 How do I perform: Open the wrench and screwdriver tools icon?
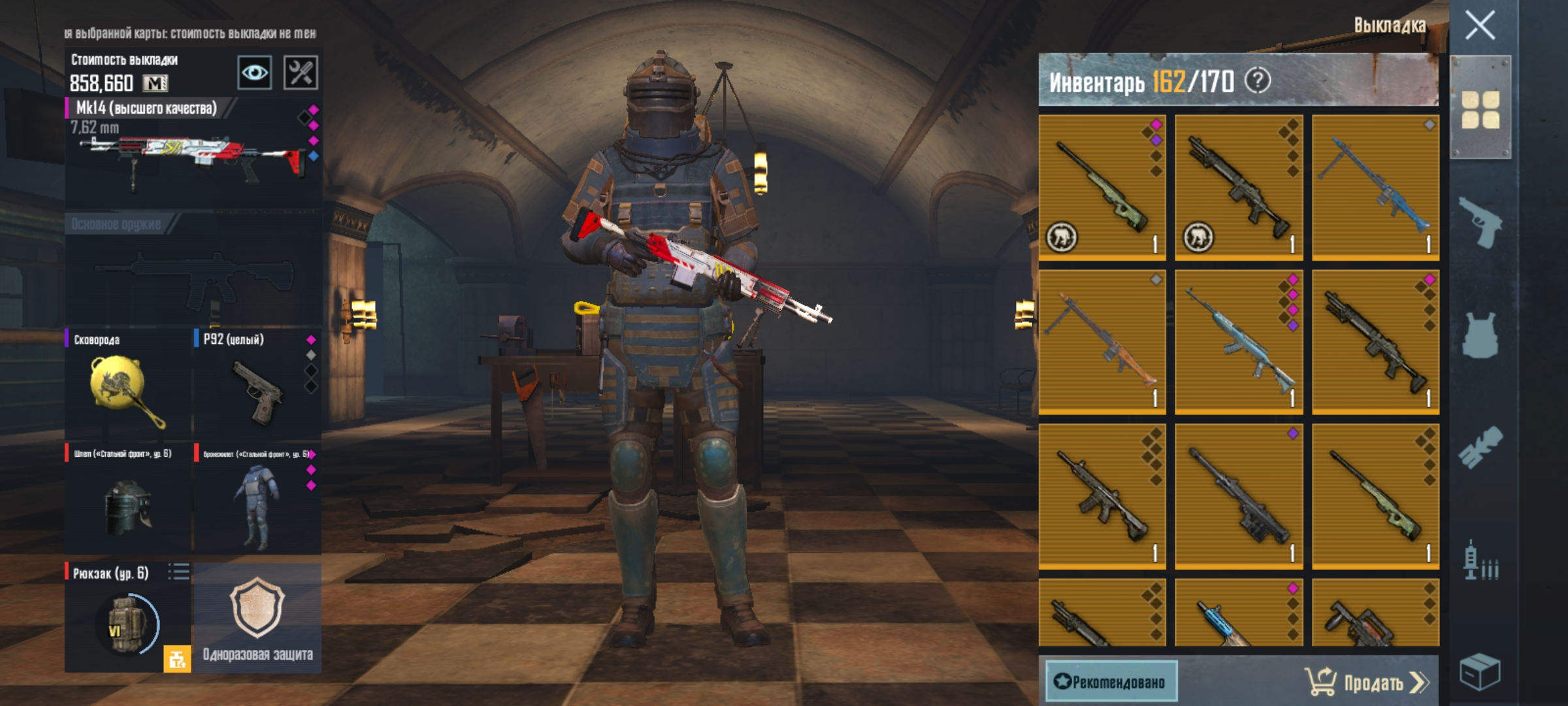coord(301,72)
